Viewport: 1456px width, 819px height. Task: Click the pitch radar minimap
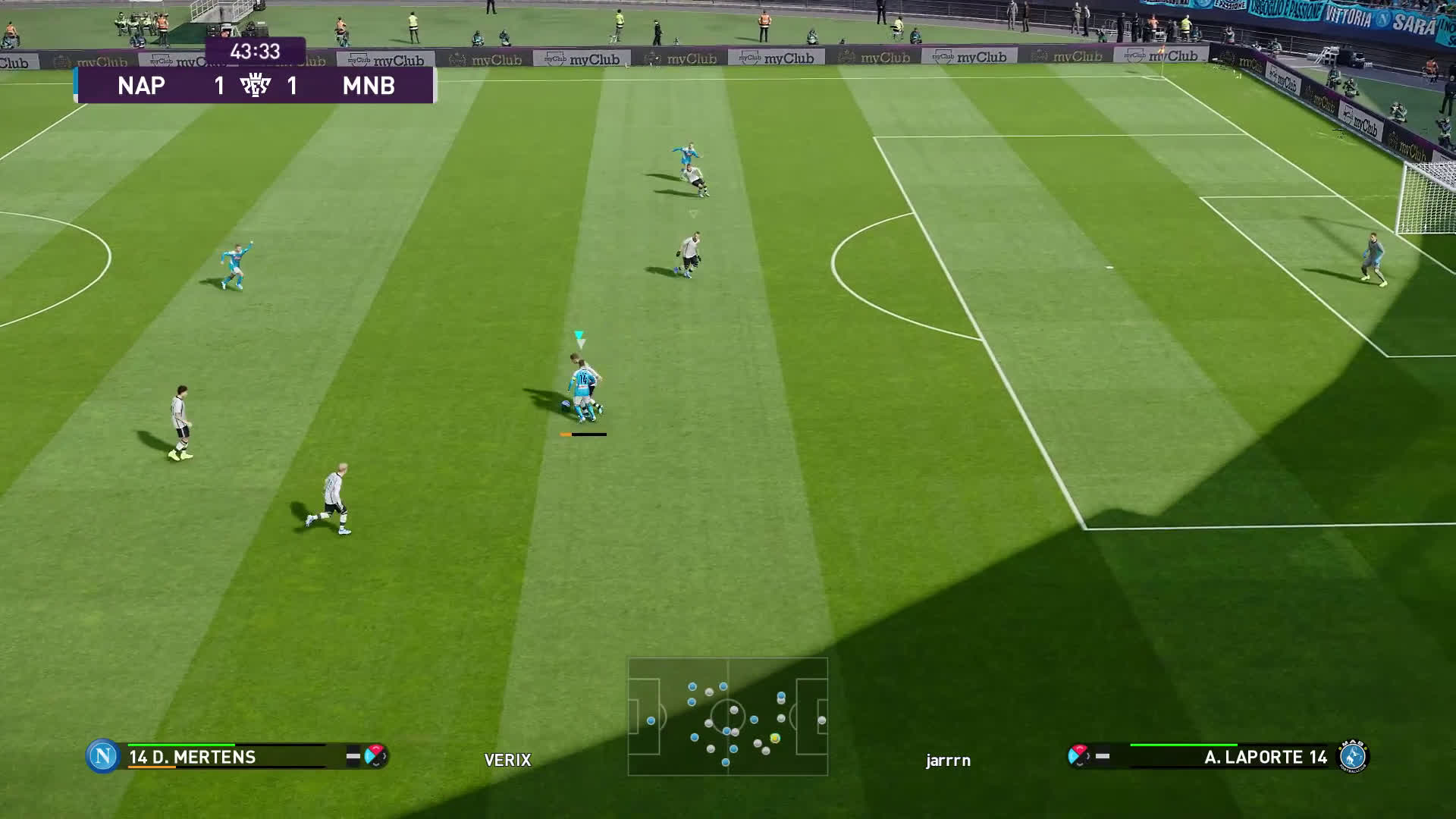tap(728, 716)
